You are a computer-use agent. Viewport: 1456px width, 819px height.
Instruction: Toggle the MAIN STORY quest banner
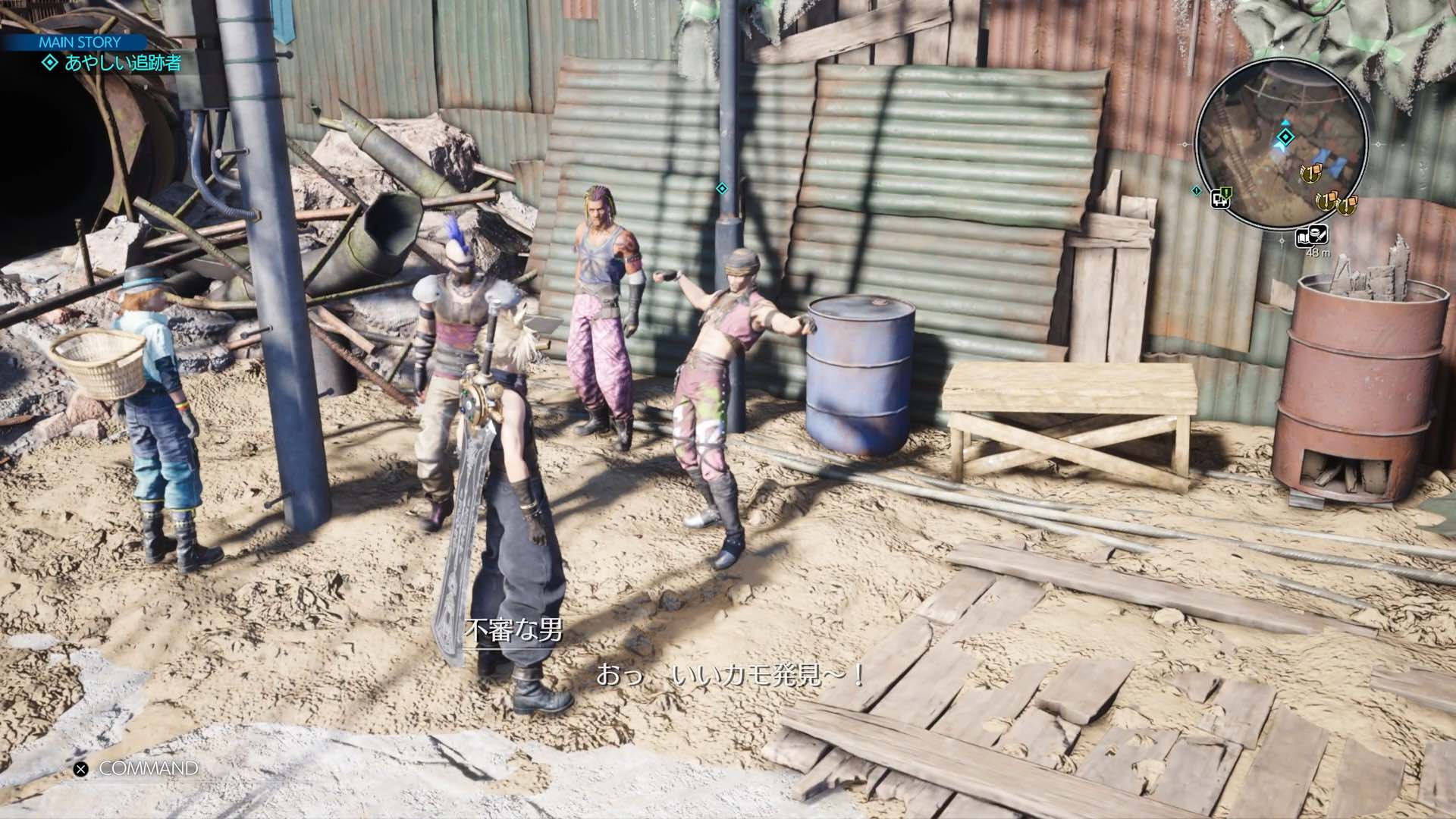tap(78, 42)
